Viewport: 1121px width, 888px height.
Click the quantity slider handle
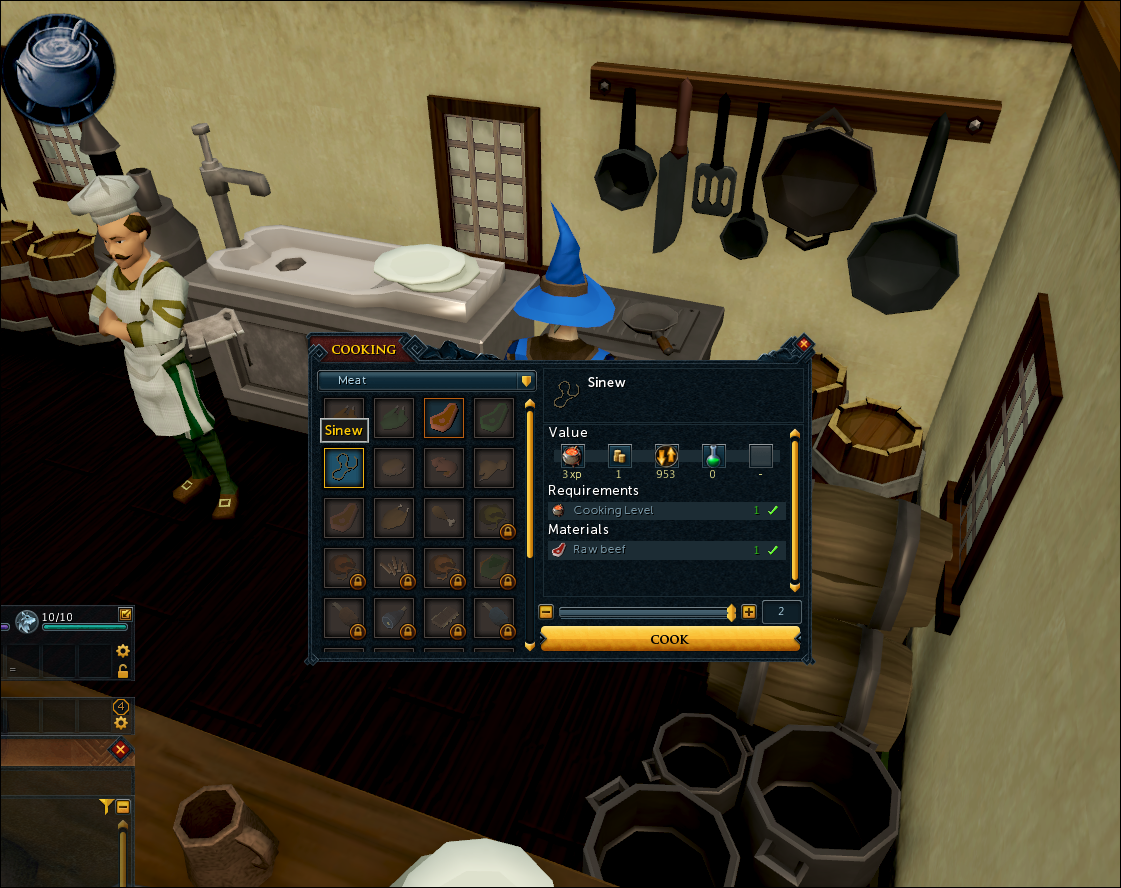731,612
